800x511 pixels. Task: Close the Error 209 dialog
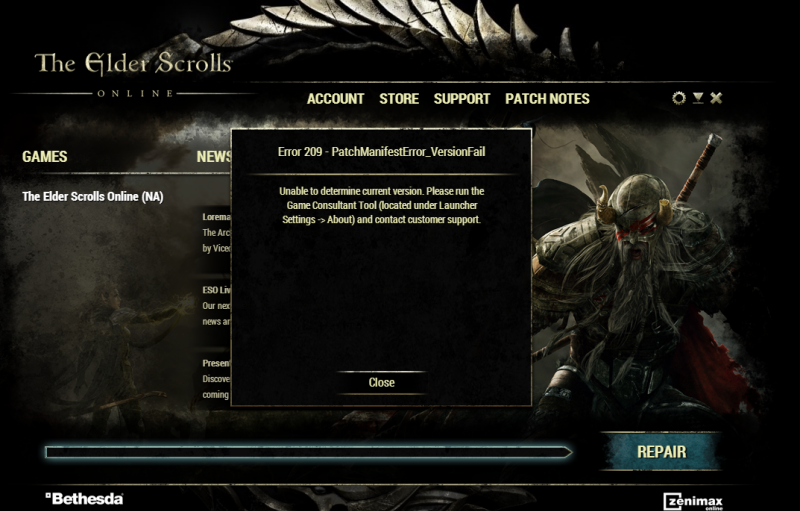(381, 382)
